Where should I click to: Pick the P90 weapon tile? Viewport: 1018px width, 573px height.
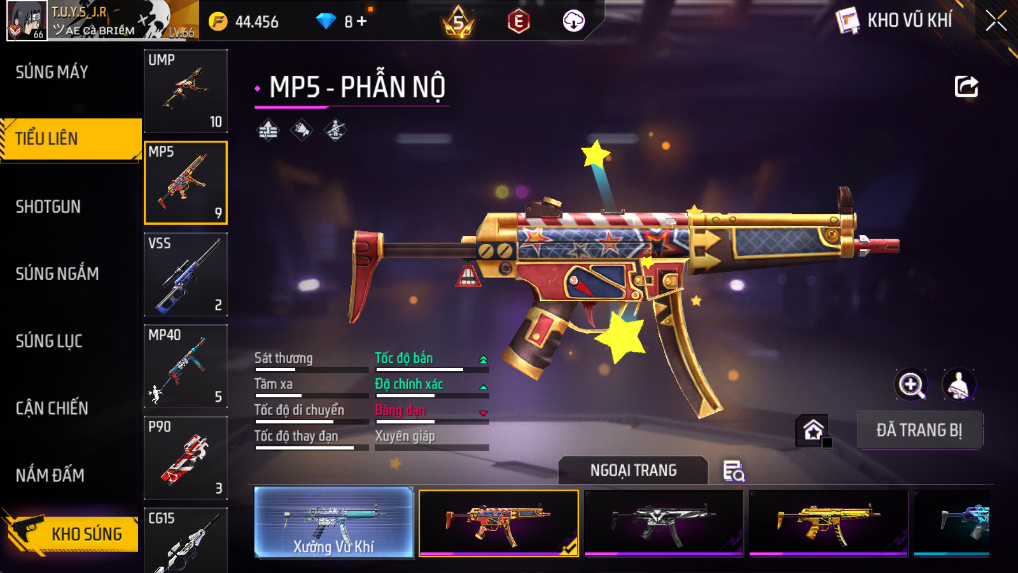186,458
